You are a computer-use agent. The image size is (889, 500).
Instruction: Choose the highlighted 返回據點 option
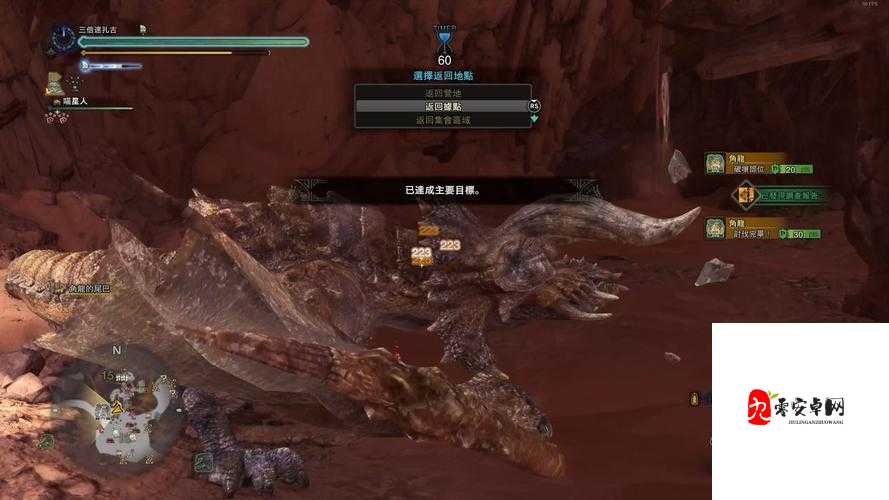pyautogui.click(x=443, y=106)
